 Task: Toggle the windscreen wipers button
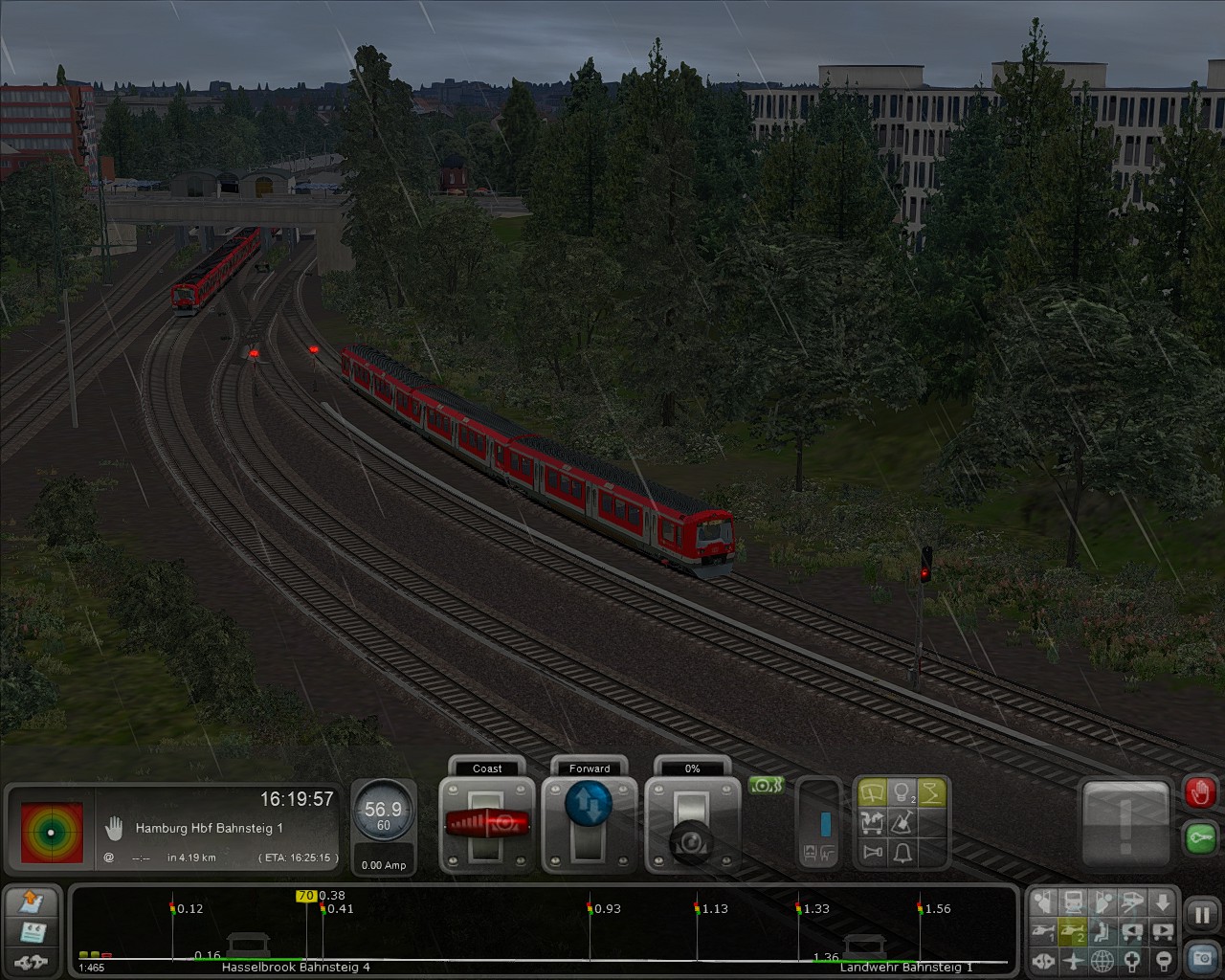pyautogui.click(x=872, y=793)
